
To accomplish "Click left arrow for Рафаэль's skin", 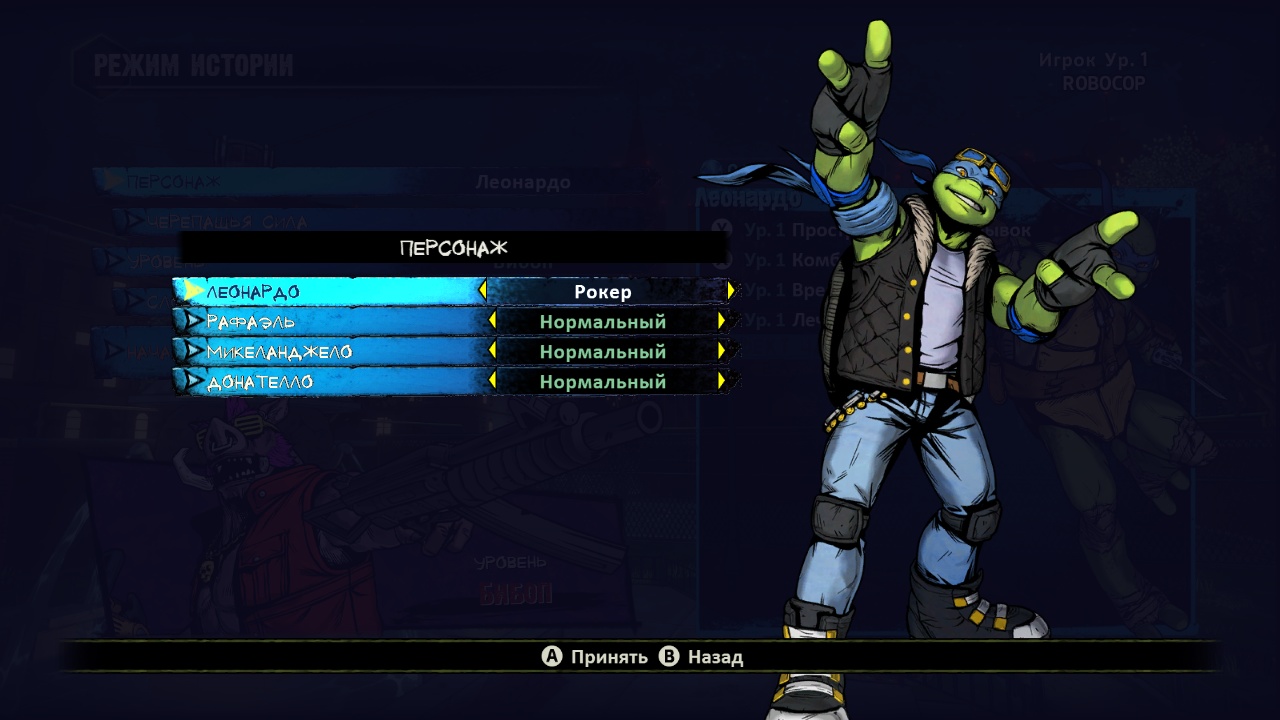I will click(x=491, y=321).
